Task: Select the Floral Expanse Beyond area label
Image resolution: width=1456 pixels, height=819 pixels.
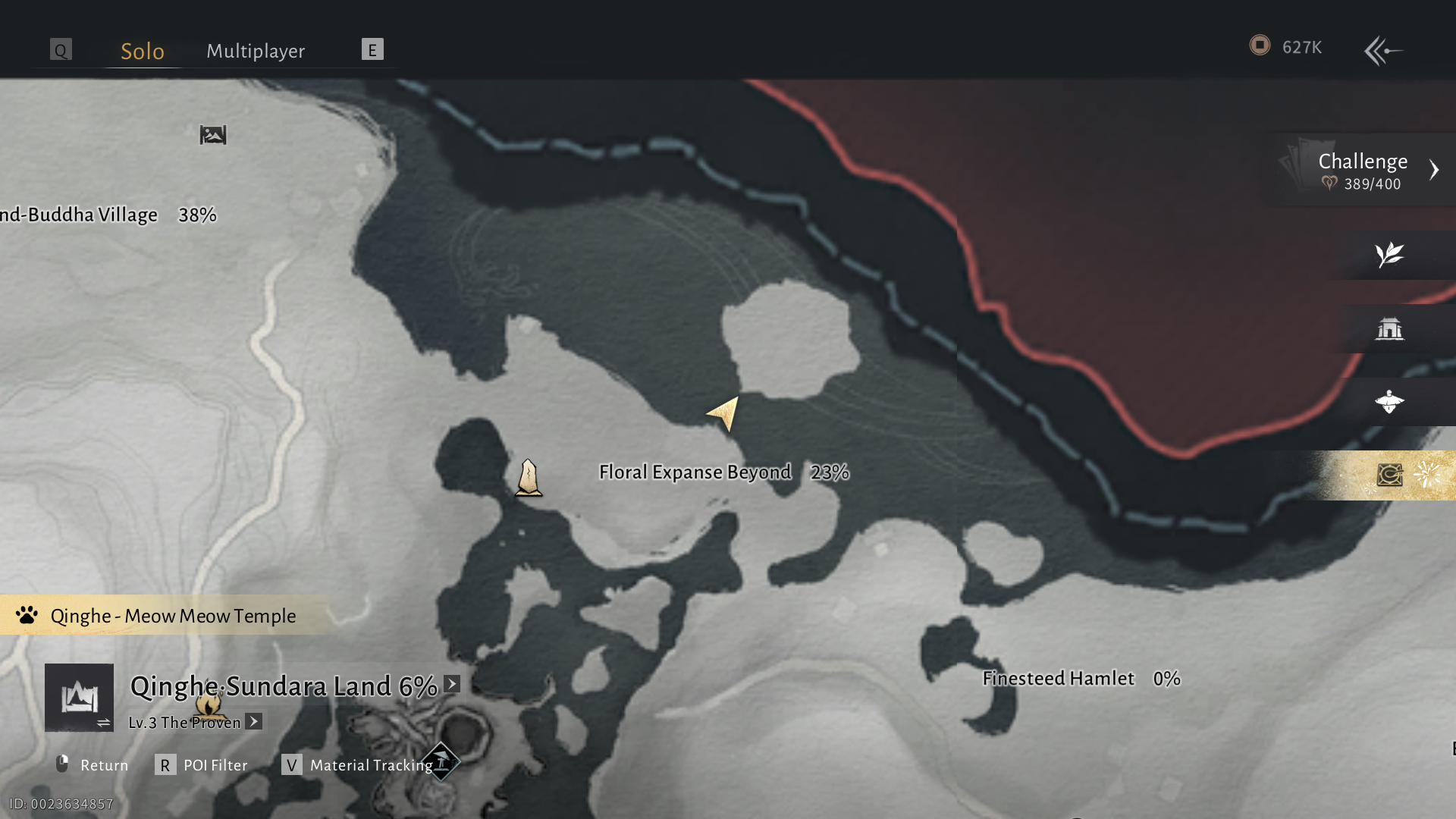Action: [695, 472]
